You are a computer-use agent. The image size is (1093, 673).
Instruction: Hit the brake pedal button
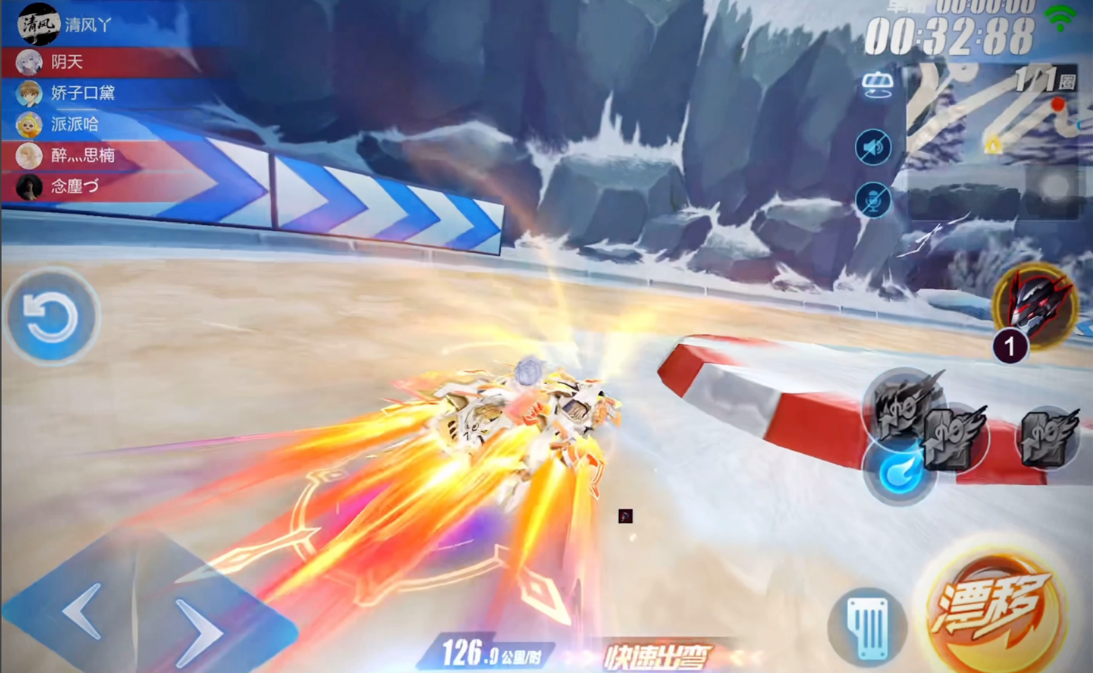pyautogui.click(x=868, y=627)
